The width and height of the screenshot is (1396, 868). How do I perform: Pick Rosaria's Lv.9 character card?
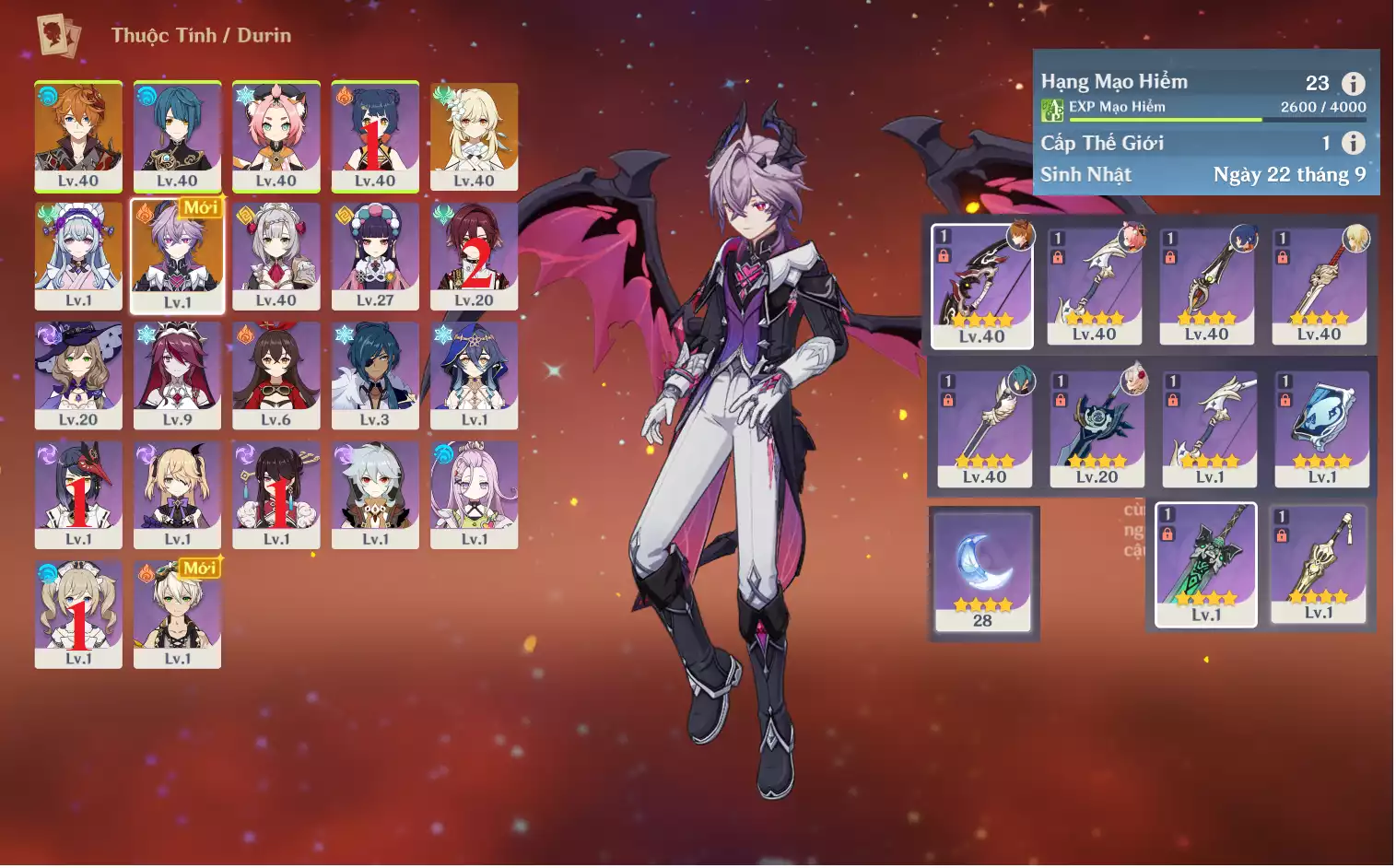pyautogui.click(x=177, y=375)
